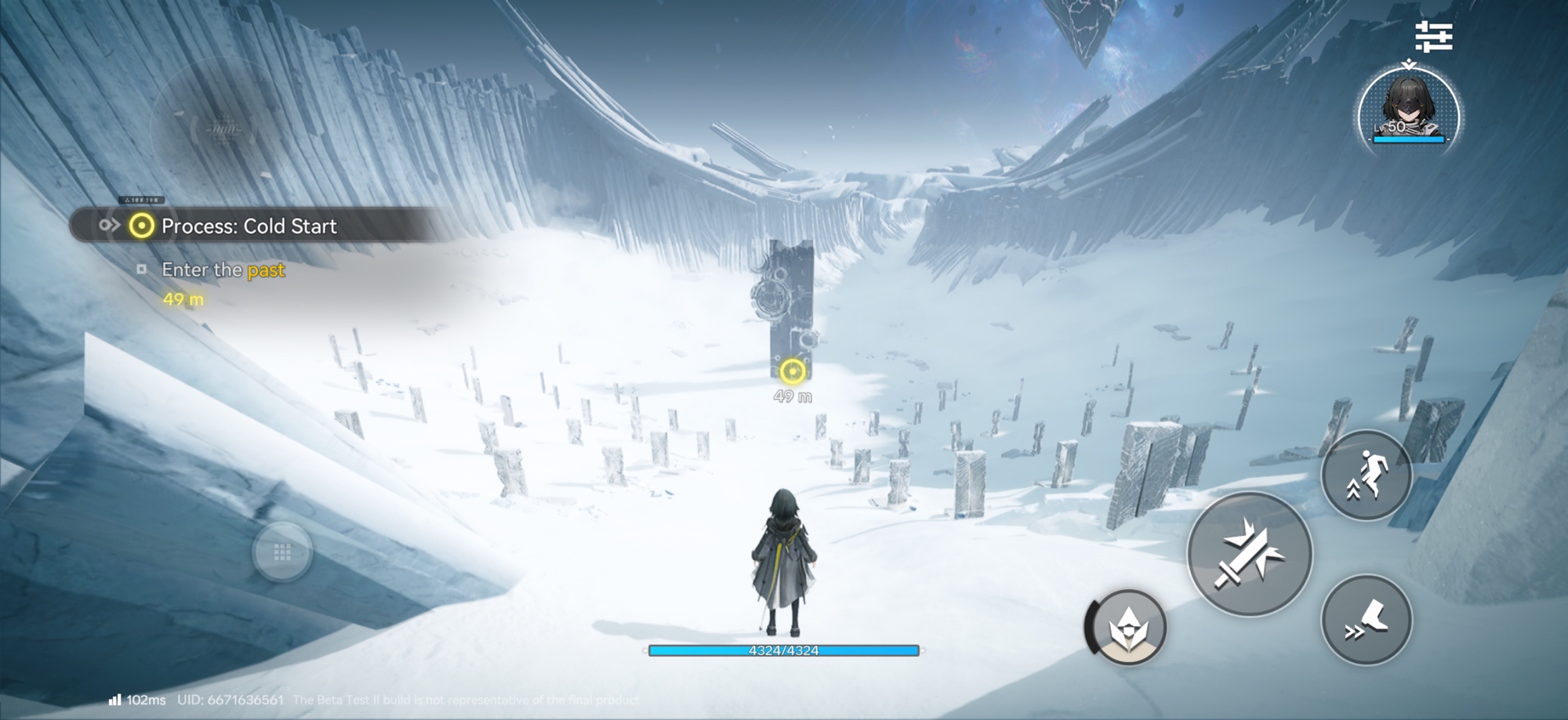Screen dimensions: 1568x720
Task: Tap the sword basic attack button
Action: click(x=1249, y=555)
